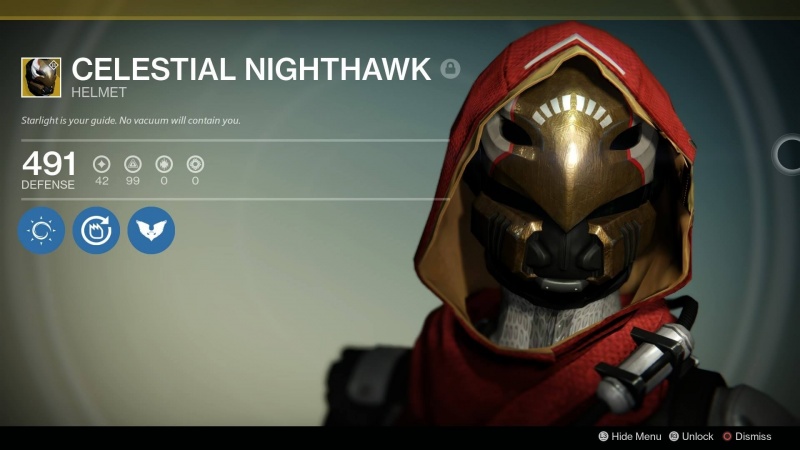Click the Celestial Nighthawk helmet thumbnail

click(x=41, y=77)
